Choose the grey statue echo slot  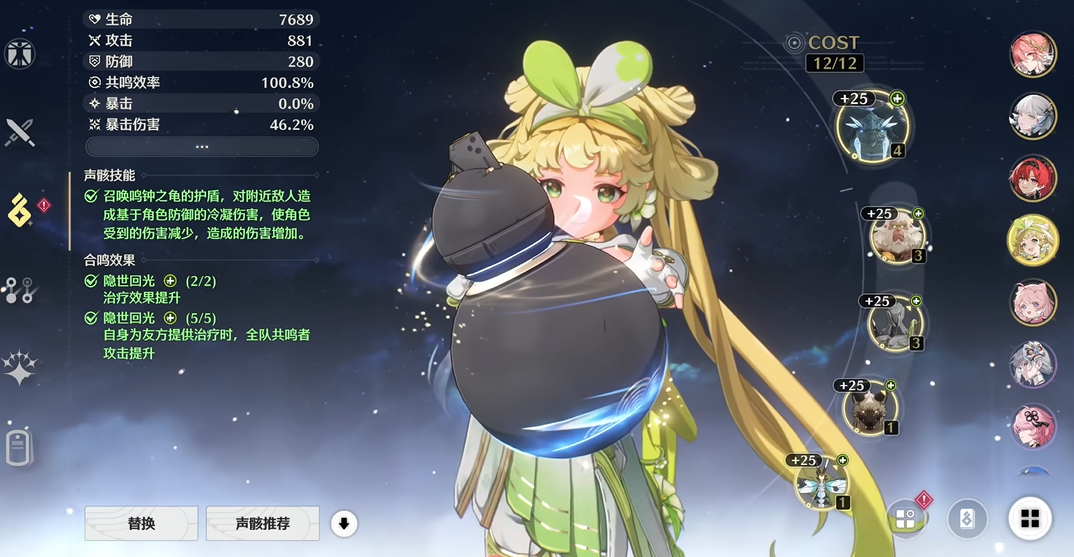coord(893,323)
